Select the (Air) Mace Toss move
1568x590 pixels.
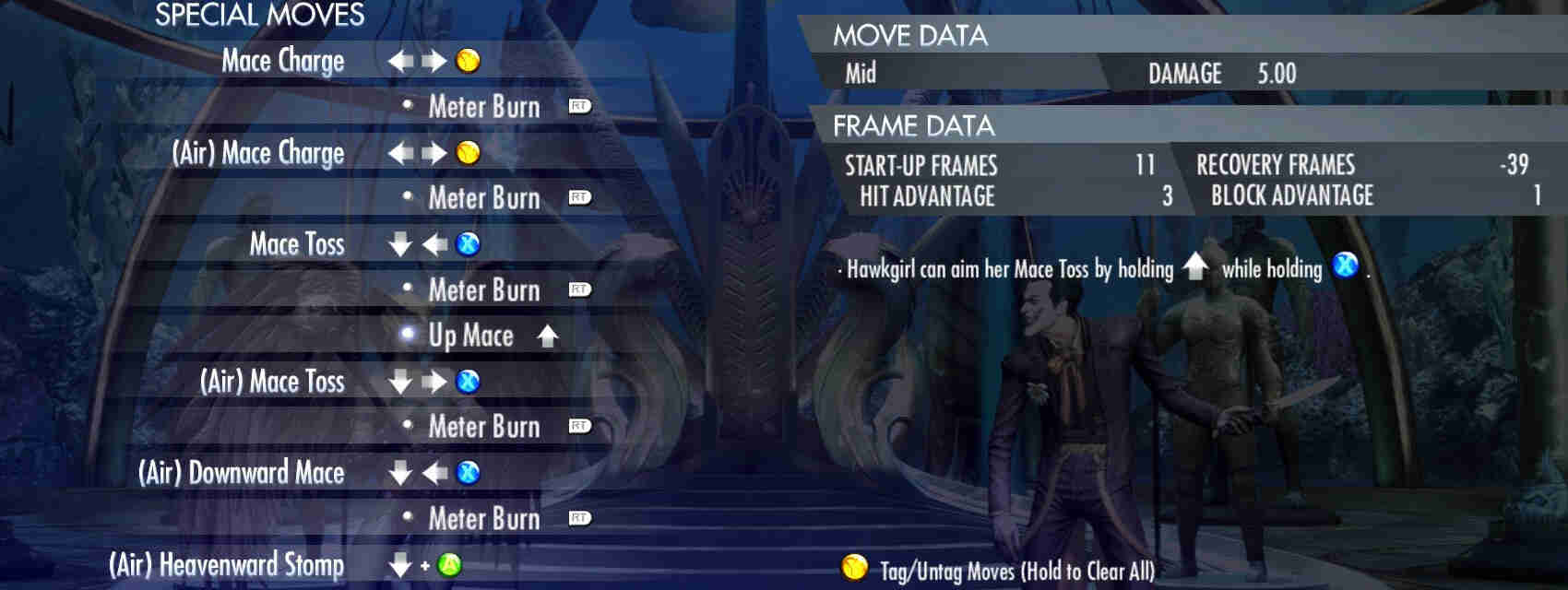[x=272, y=382]
